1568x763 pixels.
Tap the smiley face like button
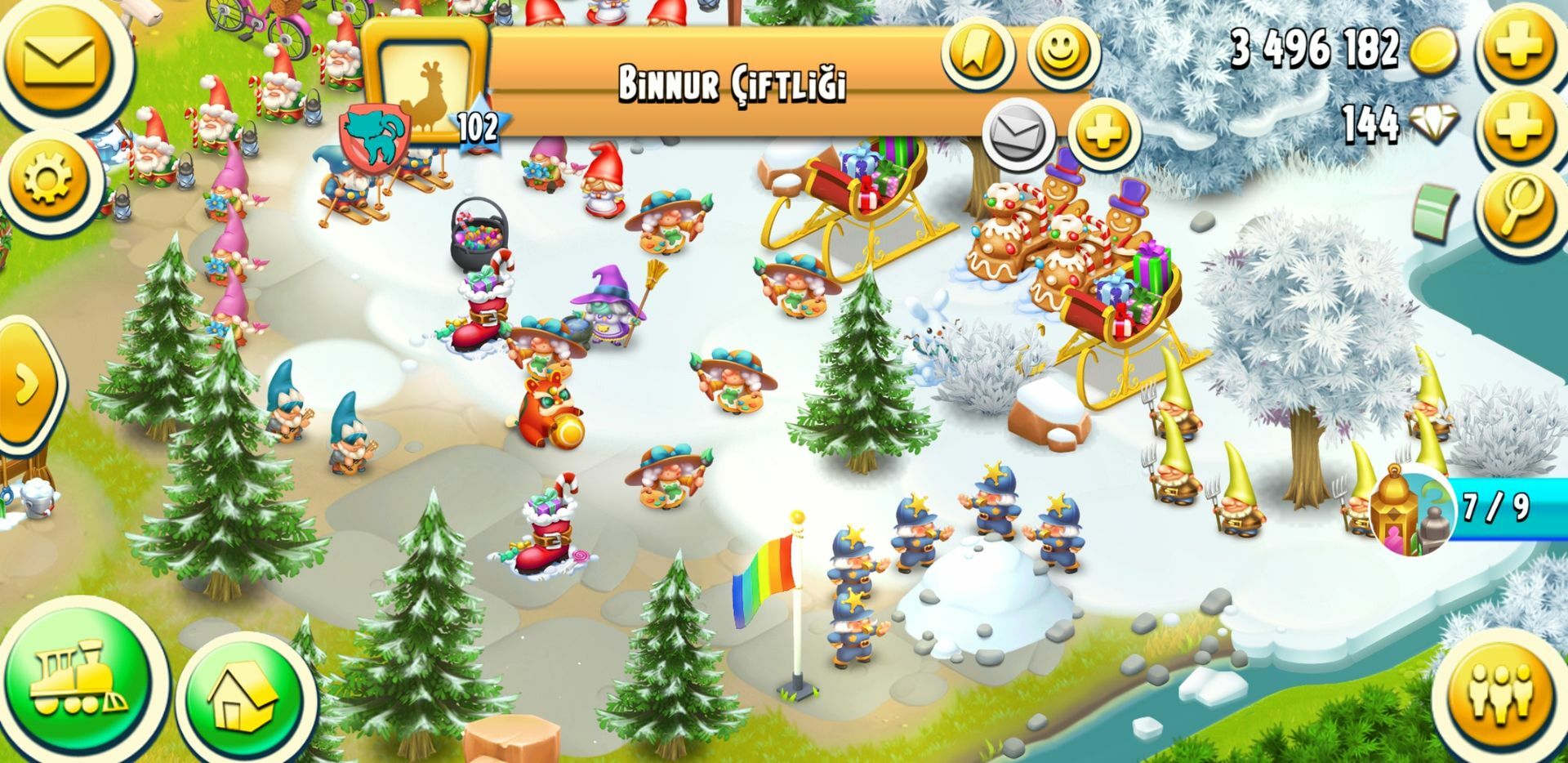1061,52
